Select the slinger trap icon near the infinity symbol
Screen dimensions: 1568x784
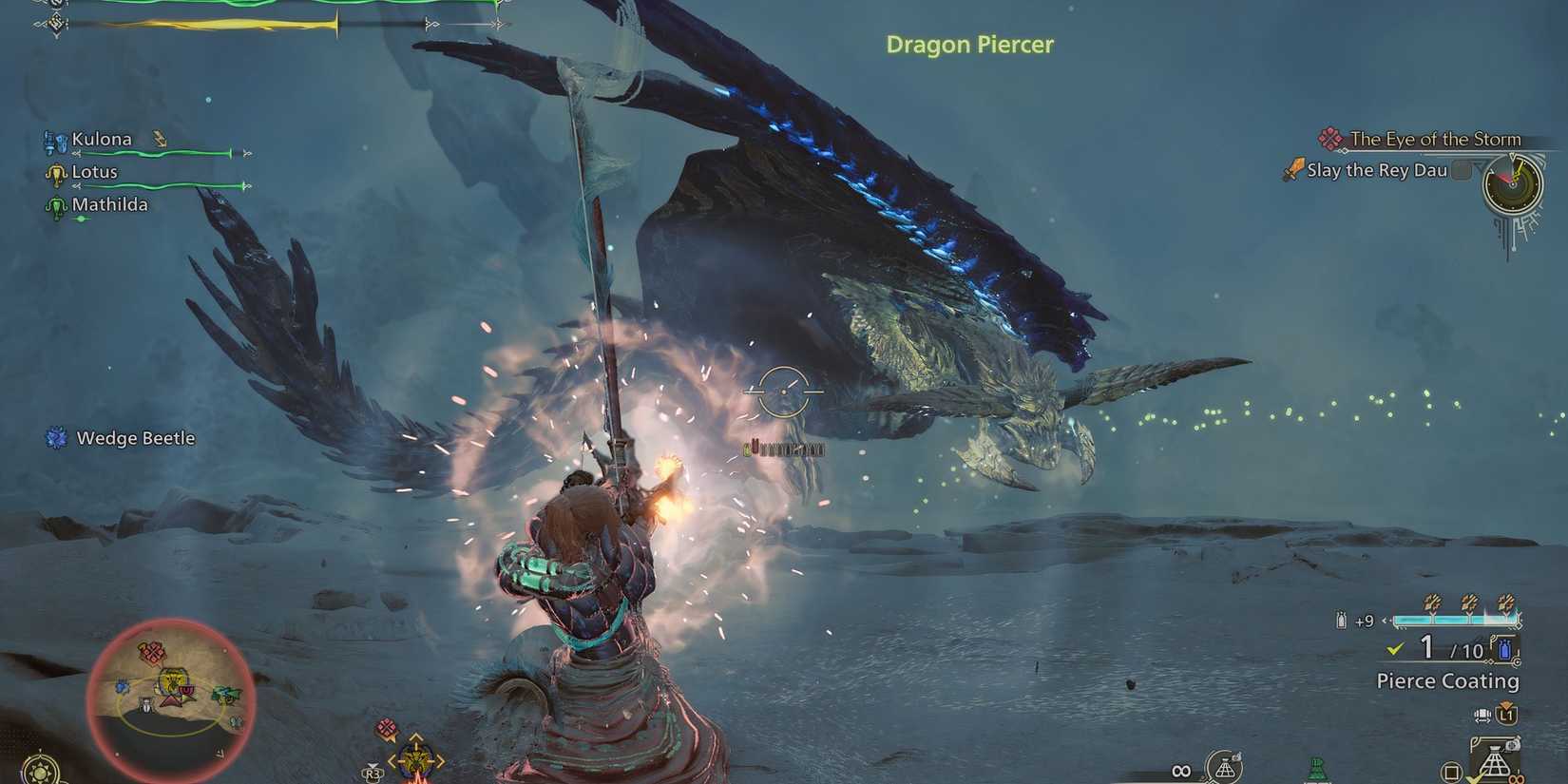click(x=1226, y=767)
